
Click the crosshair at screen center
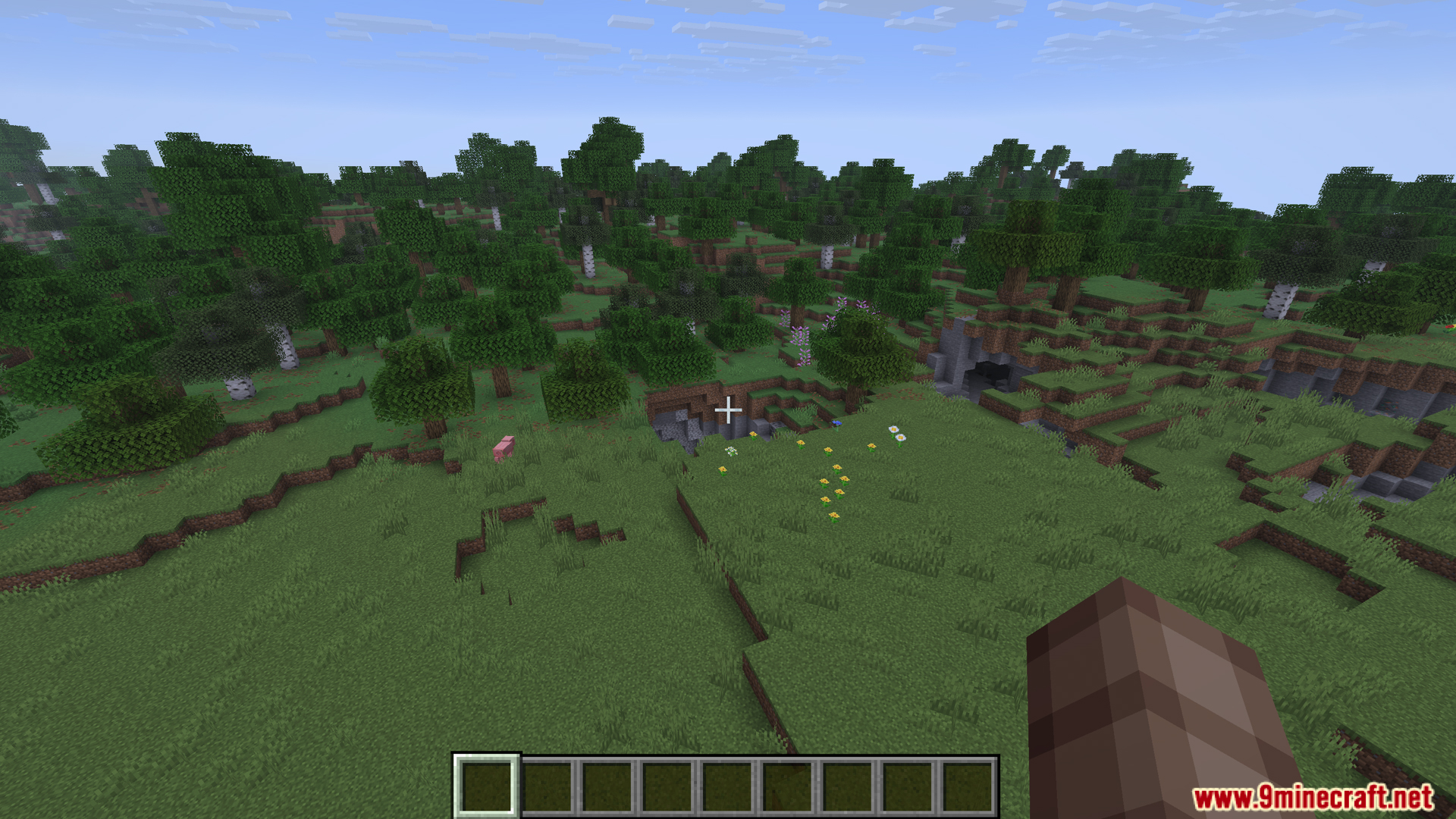click(x=728, y=409)
